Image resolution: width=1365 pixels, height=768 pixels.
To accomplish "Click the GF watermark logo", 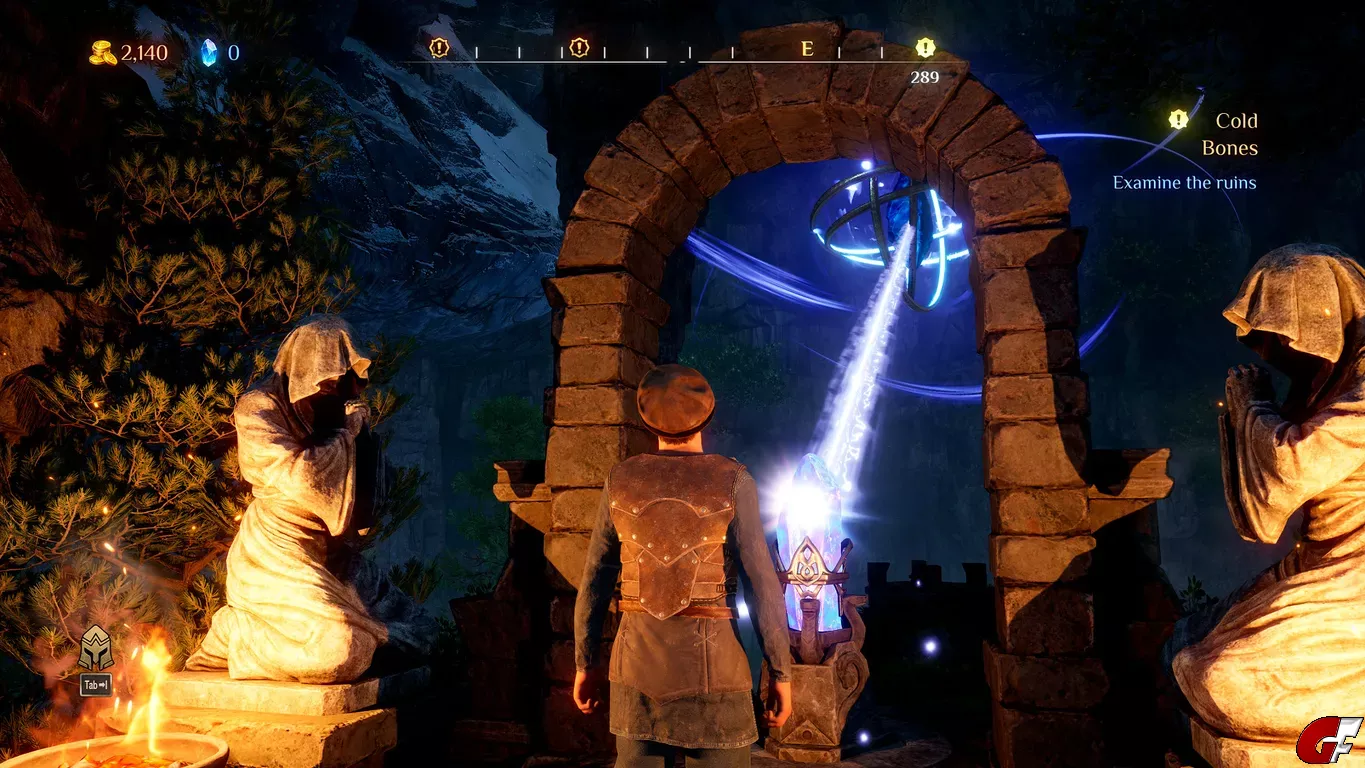I will click(1329, 741).
